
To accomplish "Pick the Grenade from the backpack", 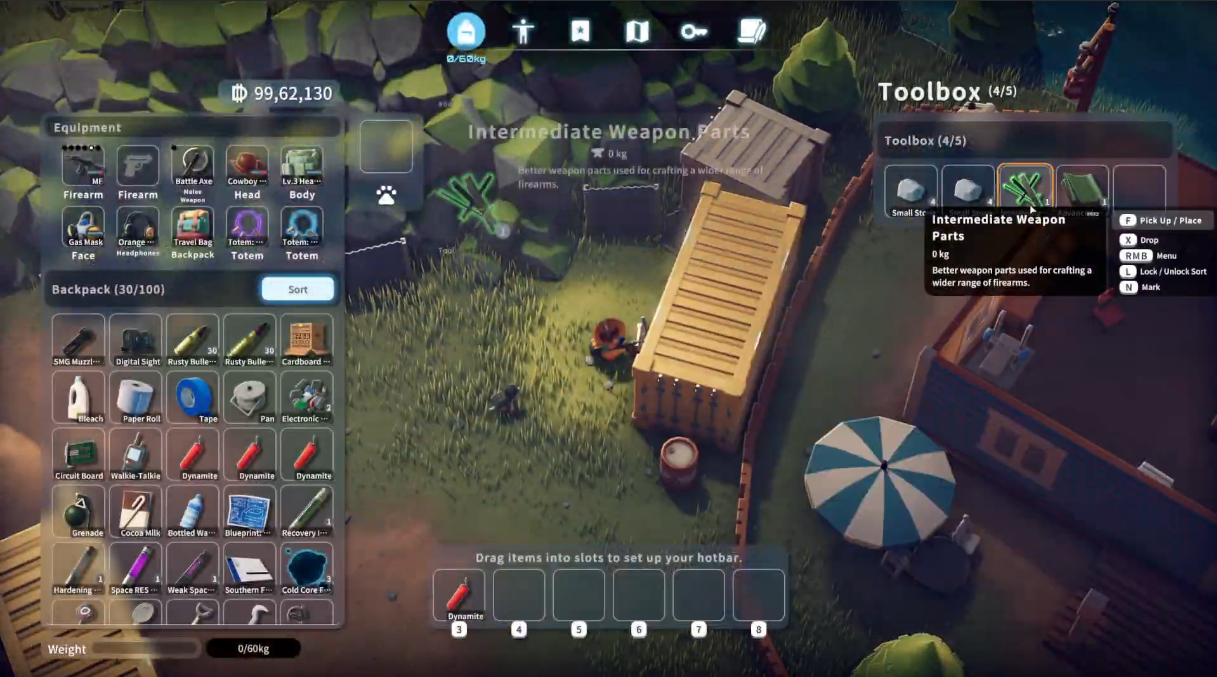I will pyautogui.click(x=79, y=511).
